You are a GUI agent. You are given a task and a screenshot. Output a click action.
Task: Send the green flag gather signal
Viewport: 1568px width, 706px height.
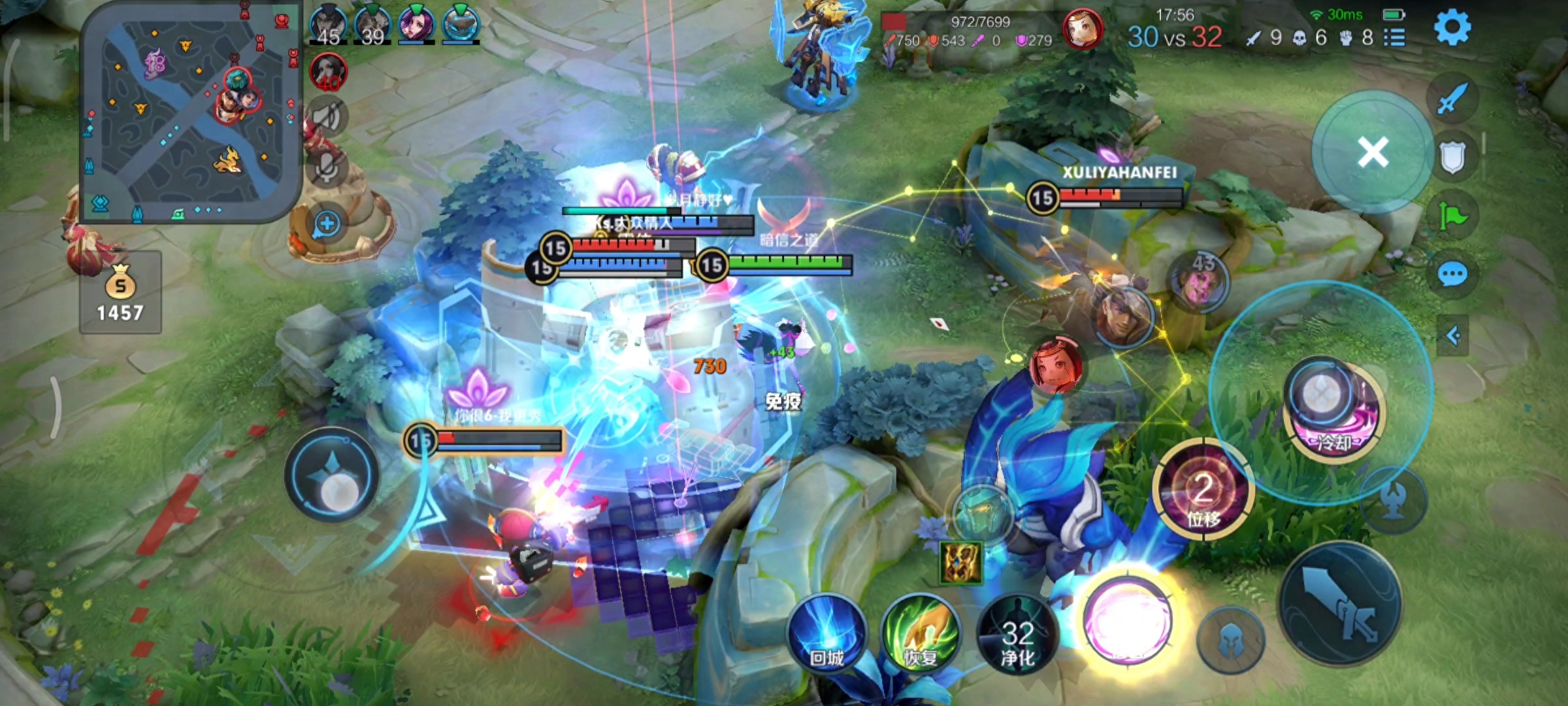[1452, 216]
